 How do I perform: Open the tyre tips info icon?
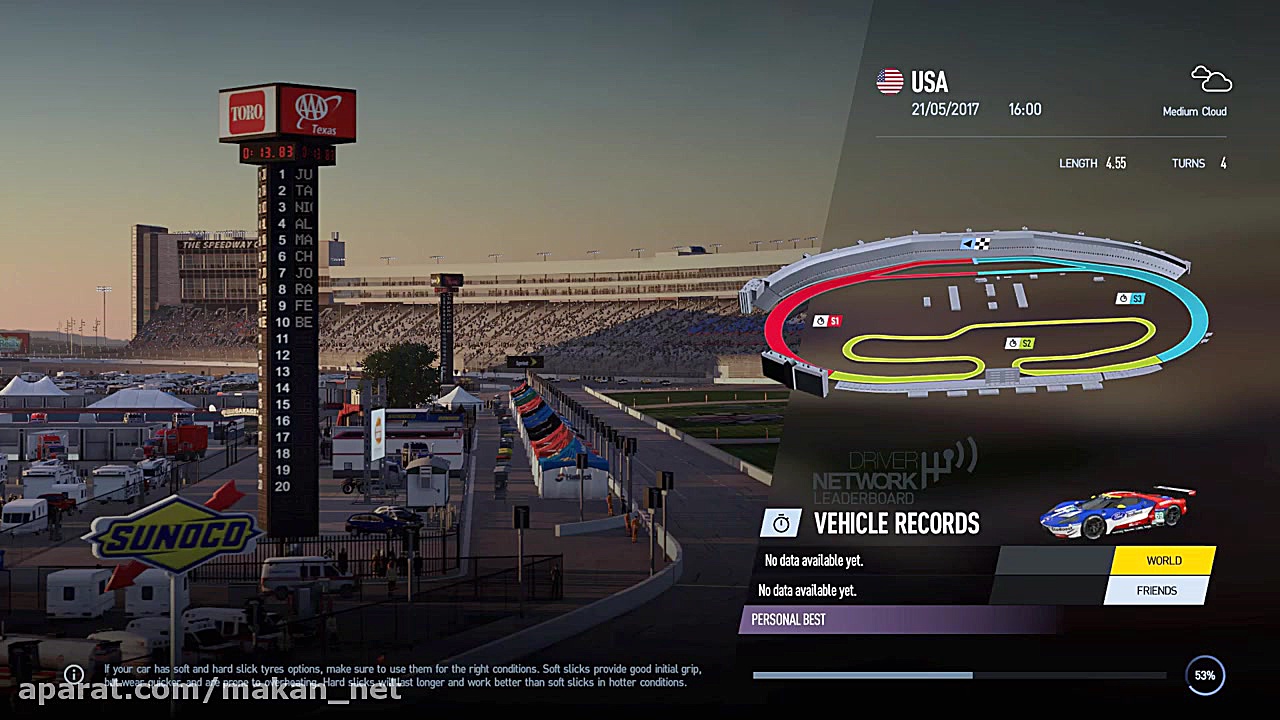pyautogui.click(x=73, y=674)
